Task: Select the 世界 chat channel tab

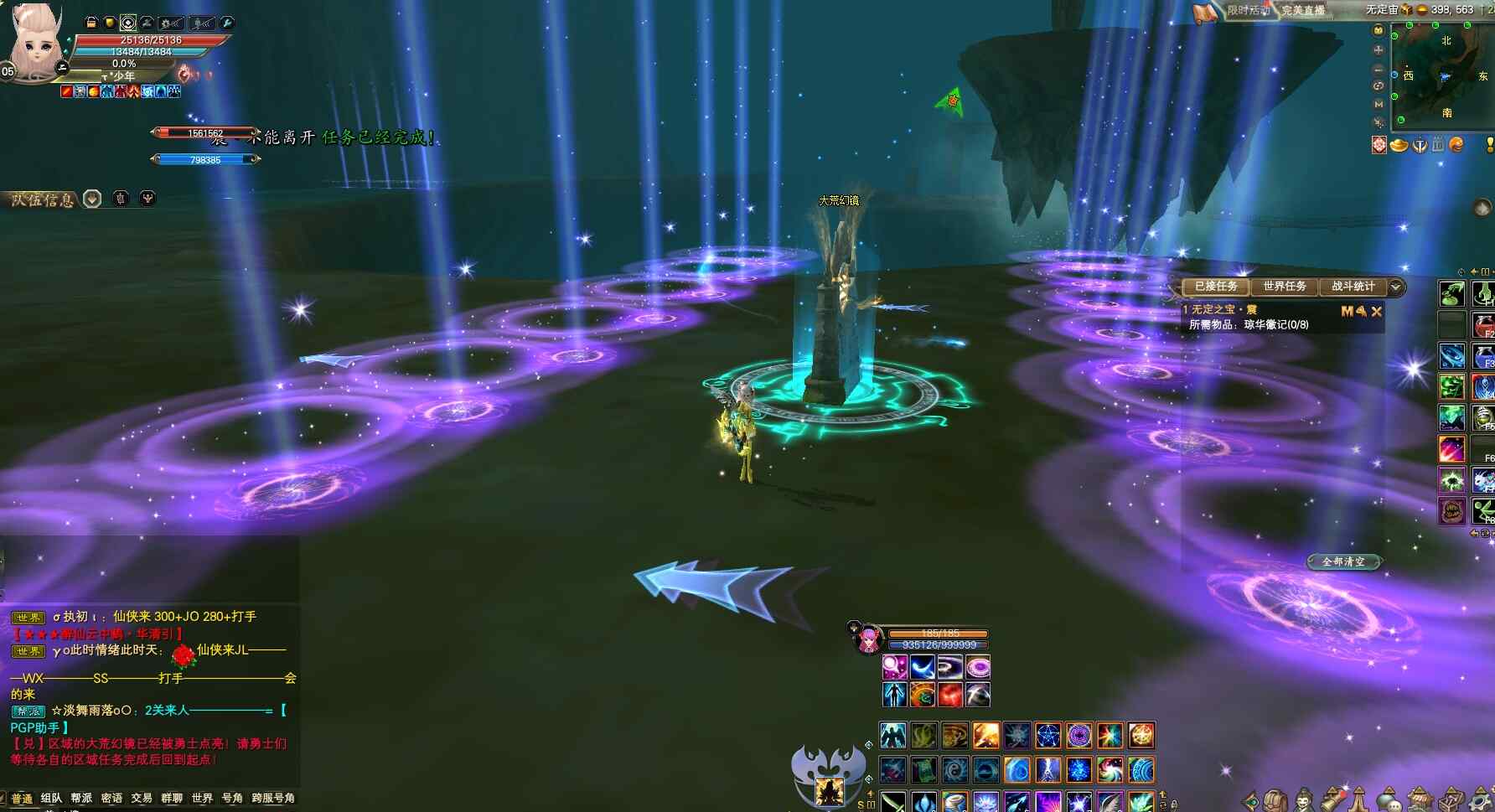Action: 202,799
